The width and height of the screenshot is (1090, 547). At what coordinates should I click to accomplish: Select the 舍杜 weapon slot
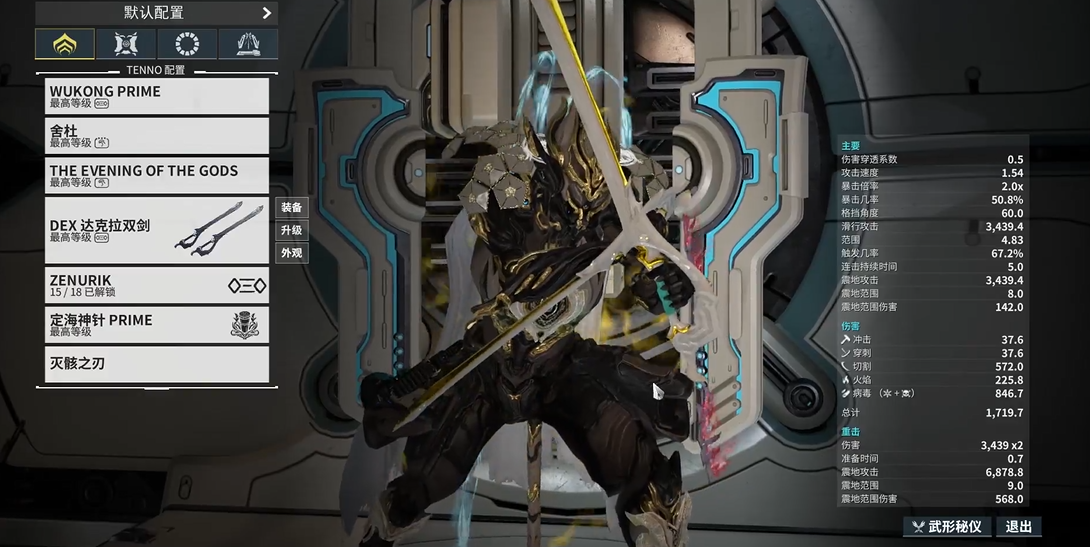click(157, 136)
